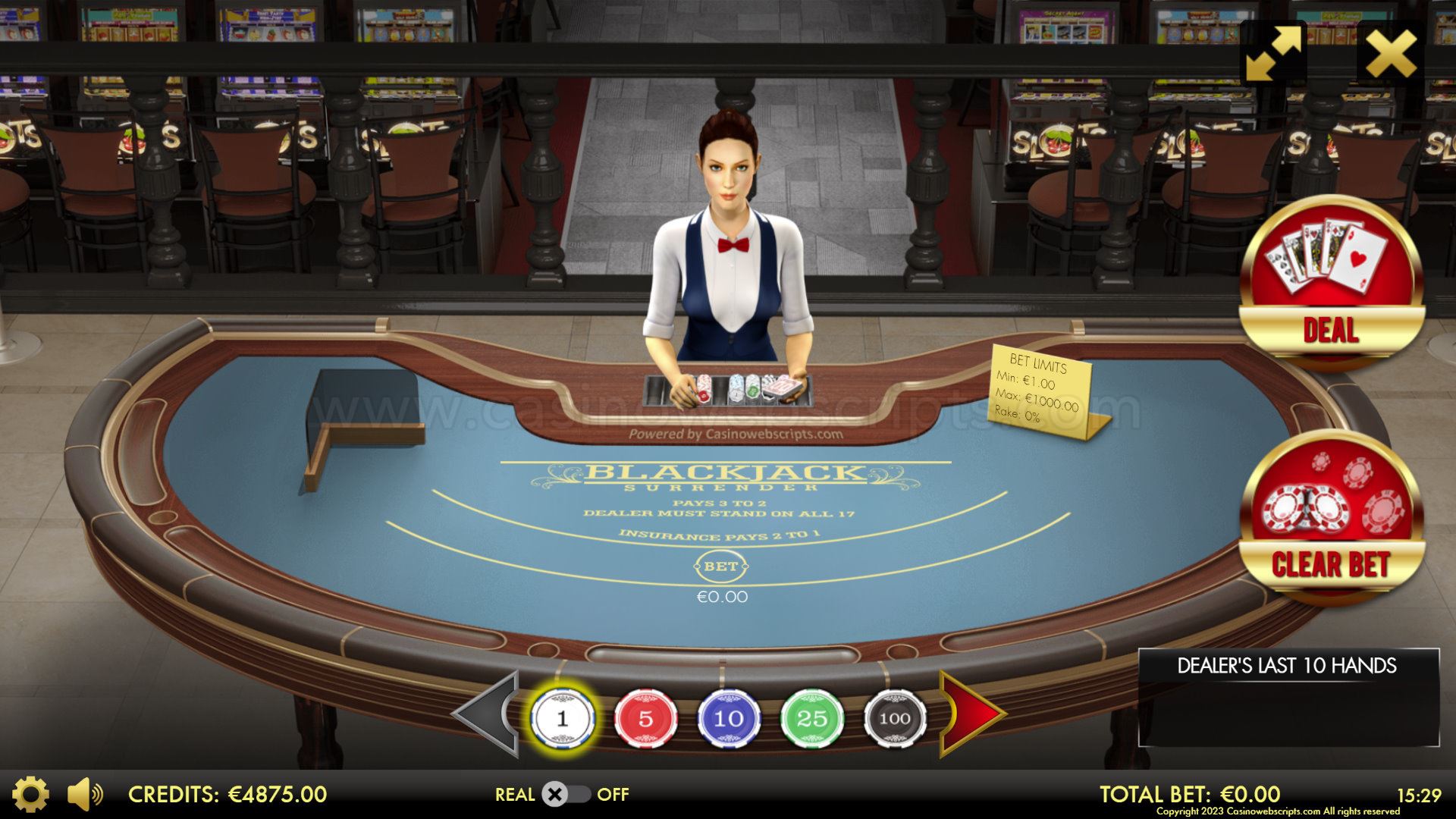Close the game with the yellow X

[x=1390, y=52]
